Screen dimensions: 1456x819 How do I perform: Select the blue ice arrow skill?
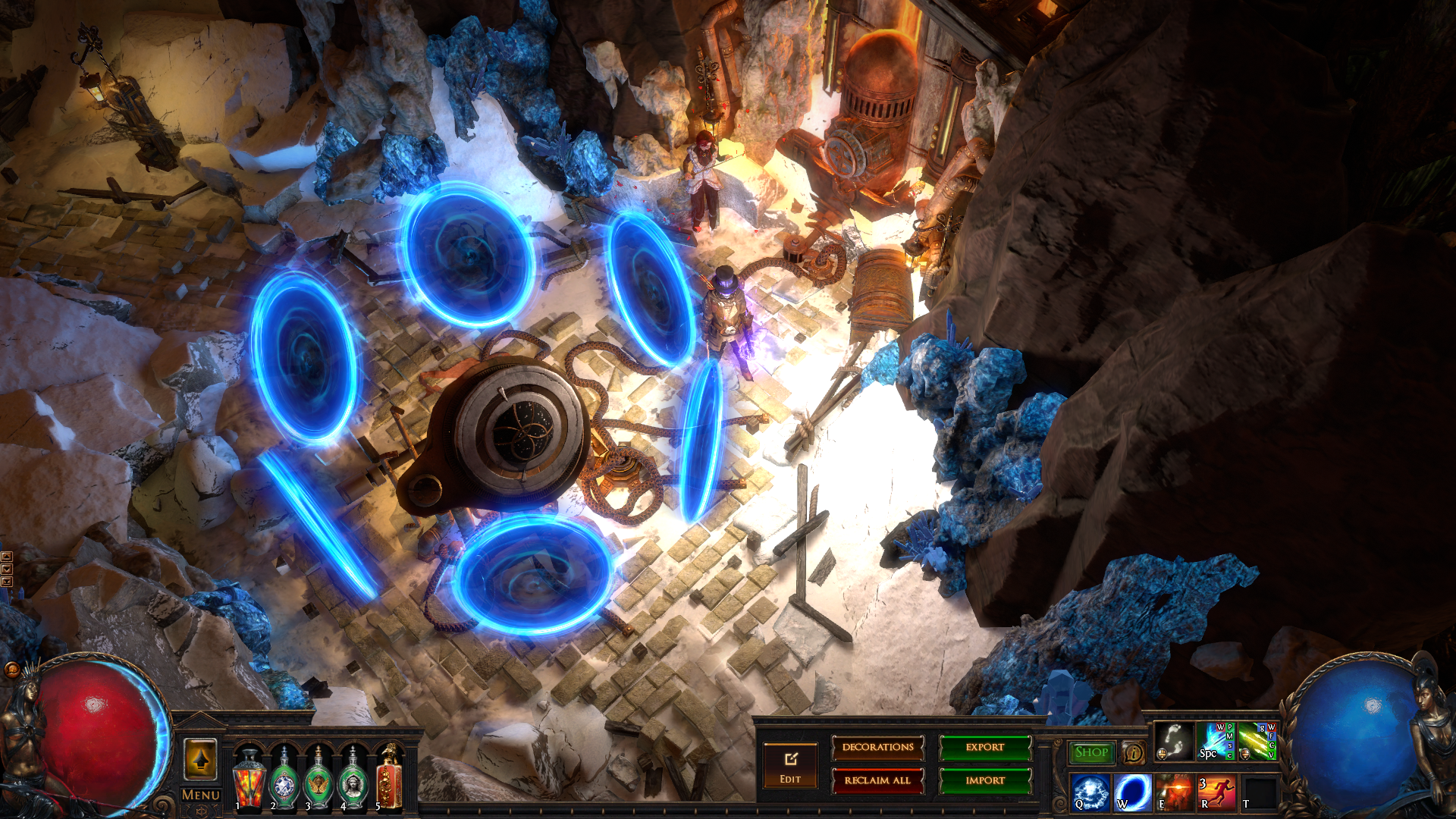[1216, 742]
